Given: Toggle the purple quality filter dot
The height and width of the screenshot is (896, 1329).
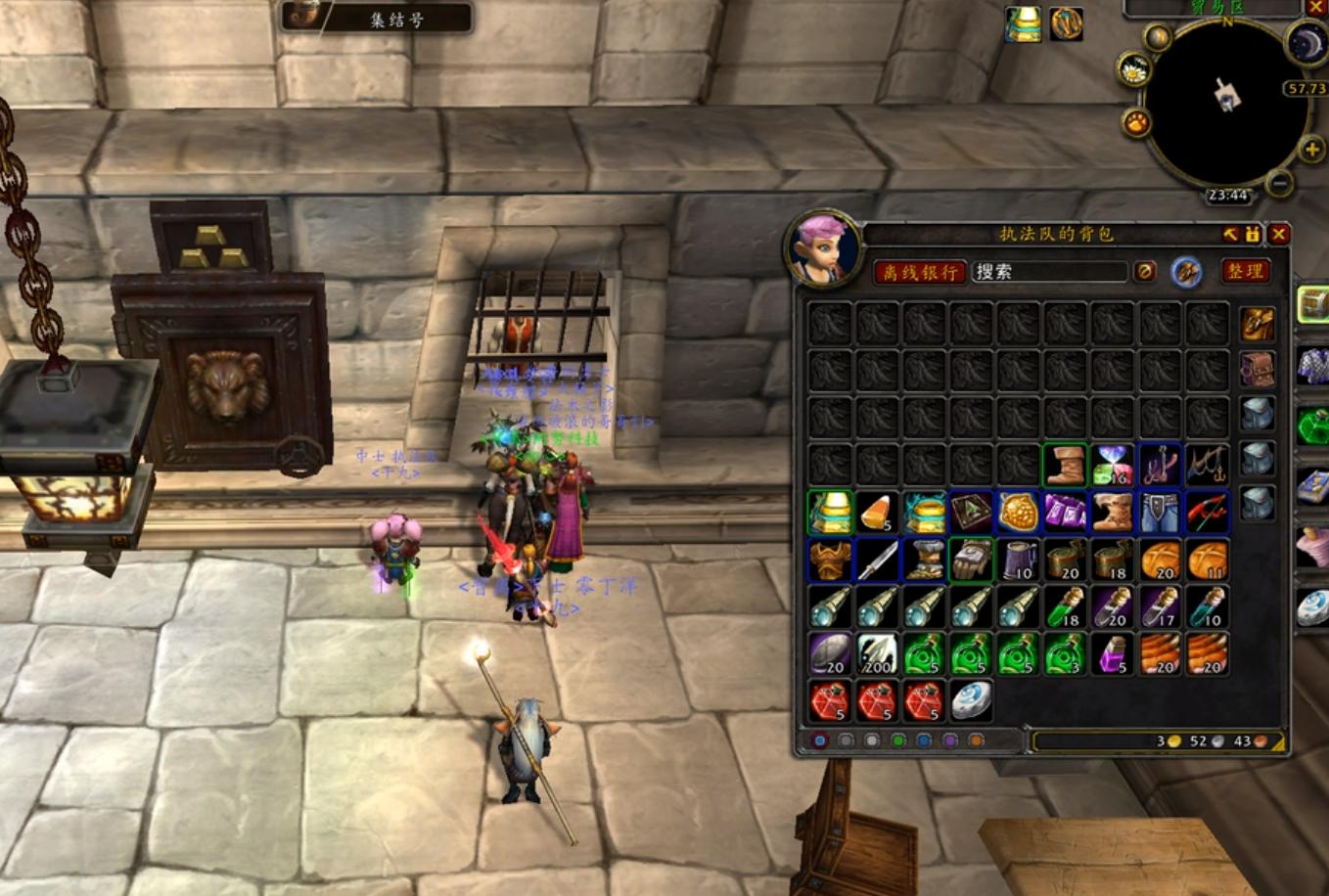Looking at the screenshot, I should (x=952, y=741).
